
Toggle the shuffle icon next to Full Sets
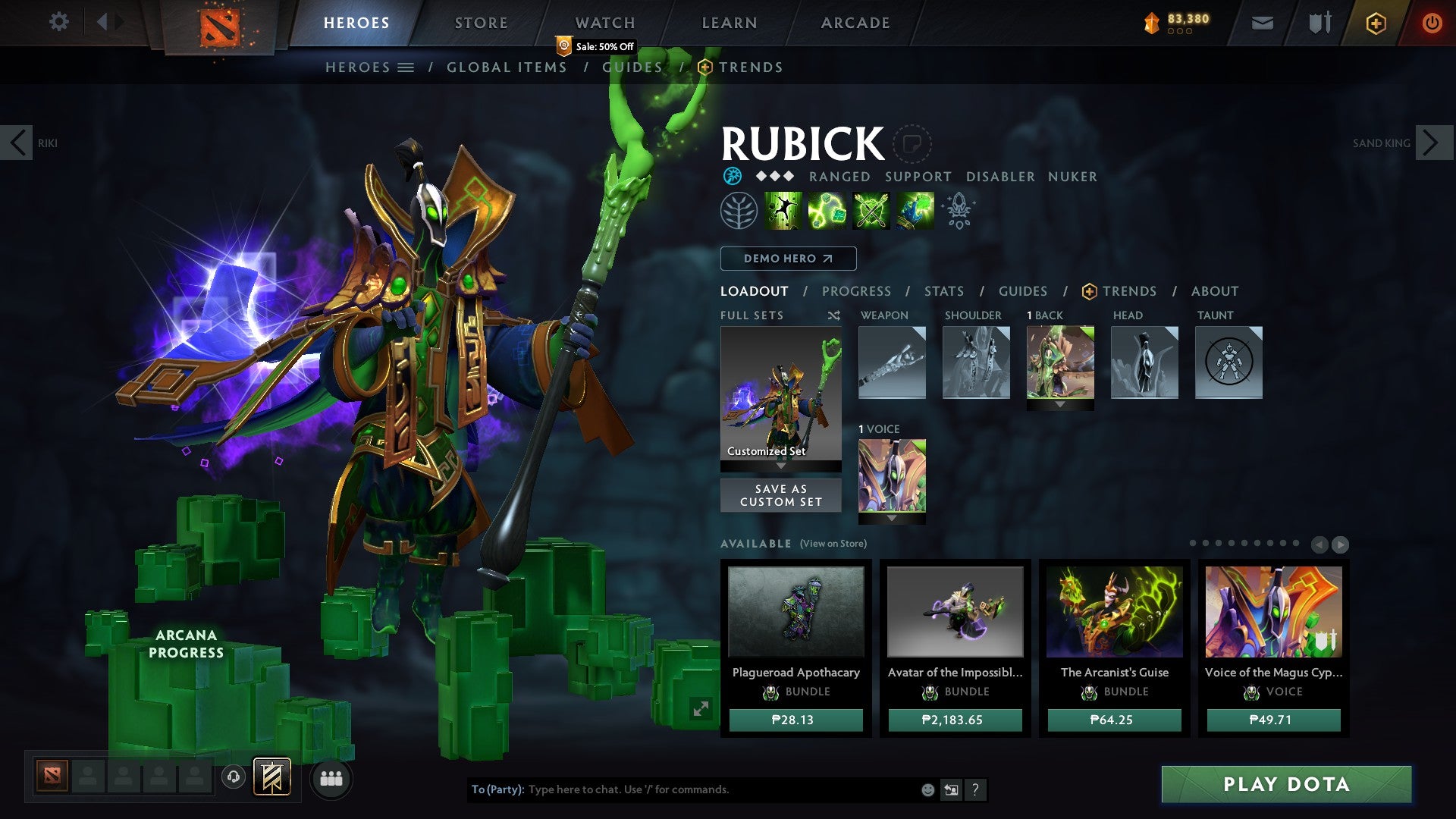[833, 315]
